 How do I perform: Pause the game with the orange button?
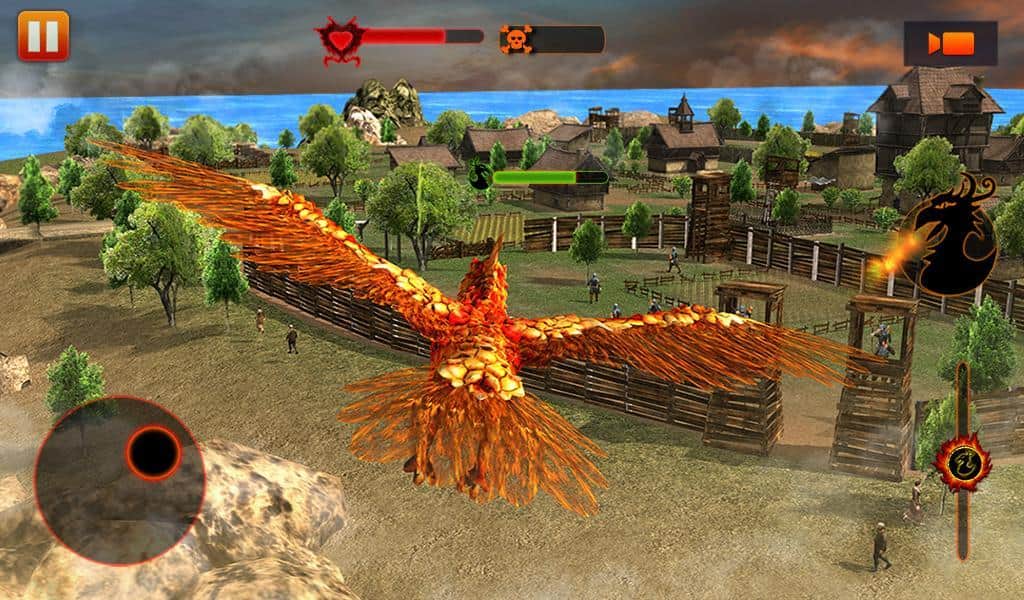(43, 35)
